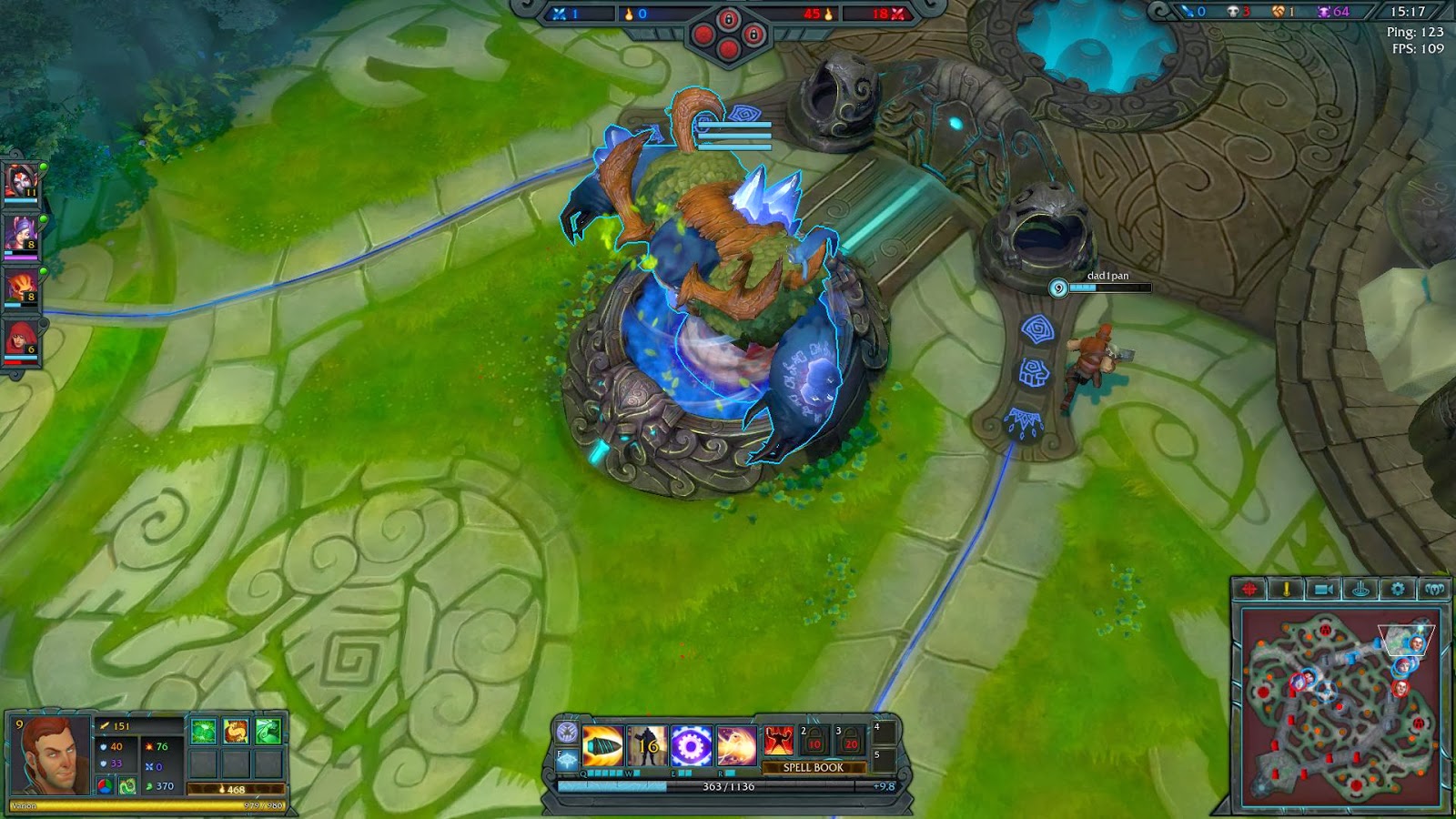Trigger the R phoenix ultimate ability
This screenshot has width=1456, height=819.
click(735, 745)
